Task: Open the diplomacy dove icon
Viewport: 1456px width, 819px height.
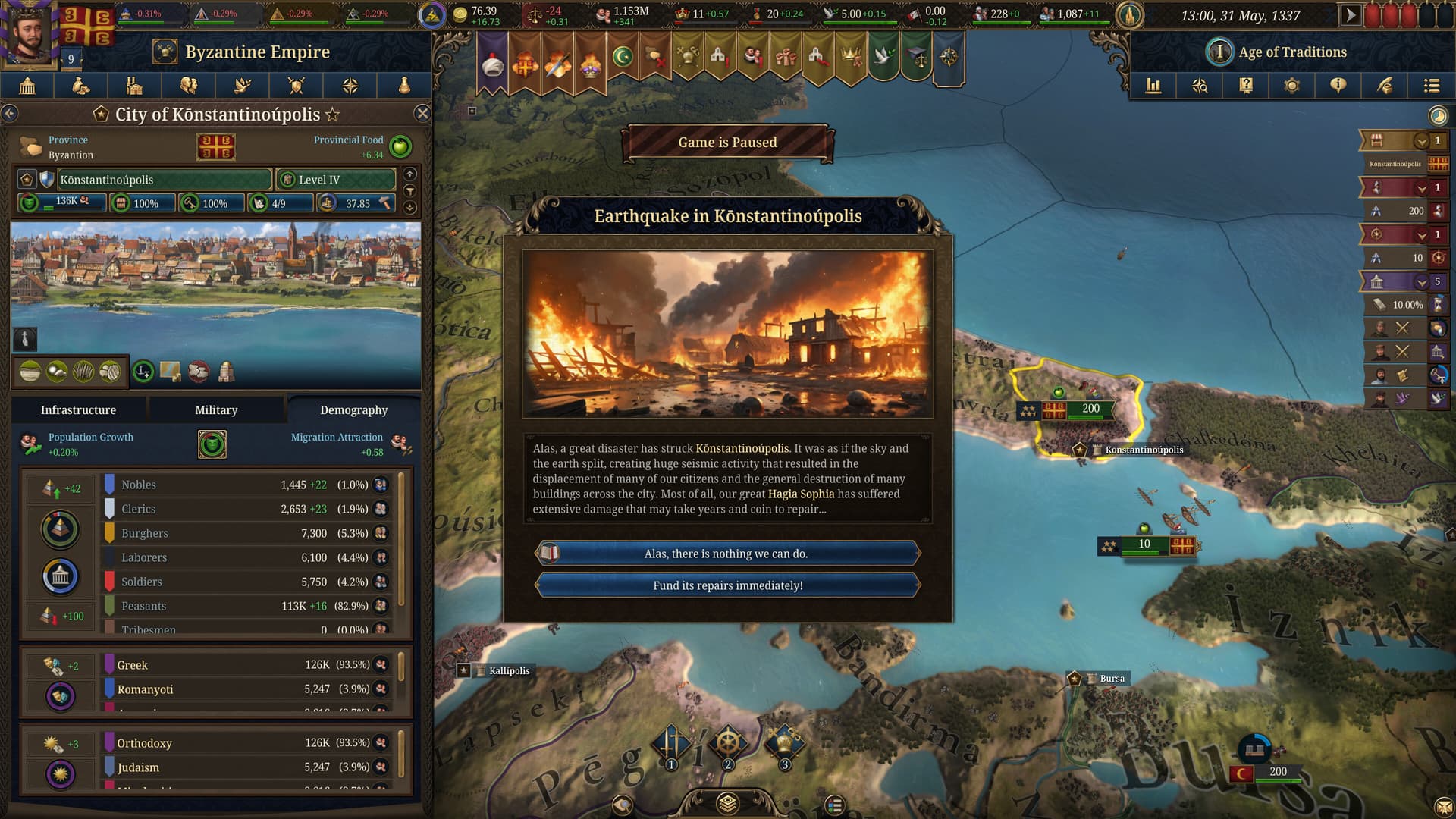Action: coord(242,86)
